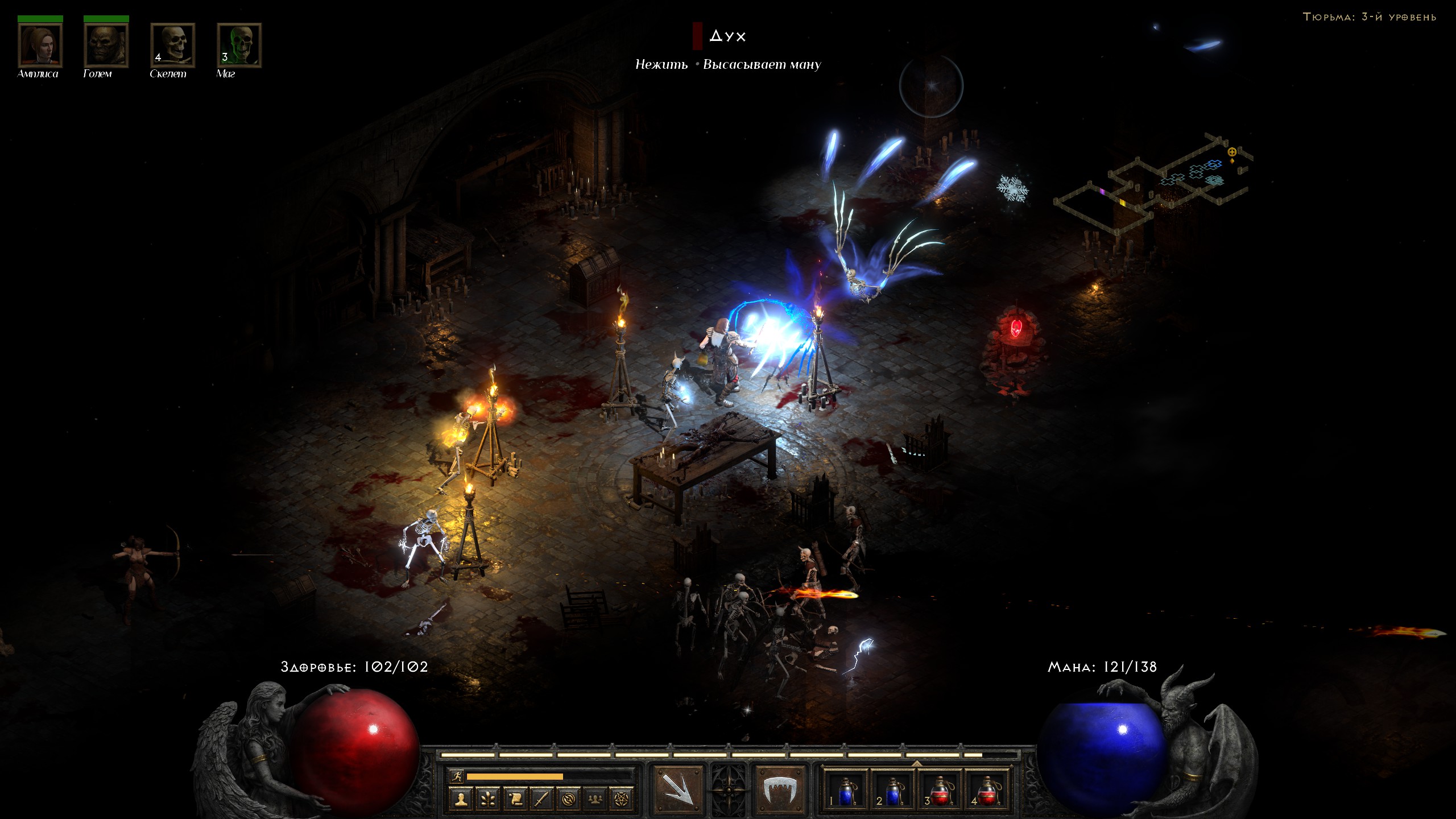Select the left skill arrow attack slot

click(677, 789)
